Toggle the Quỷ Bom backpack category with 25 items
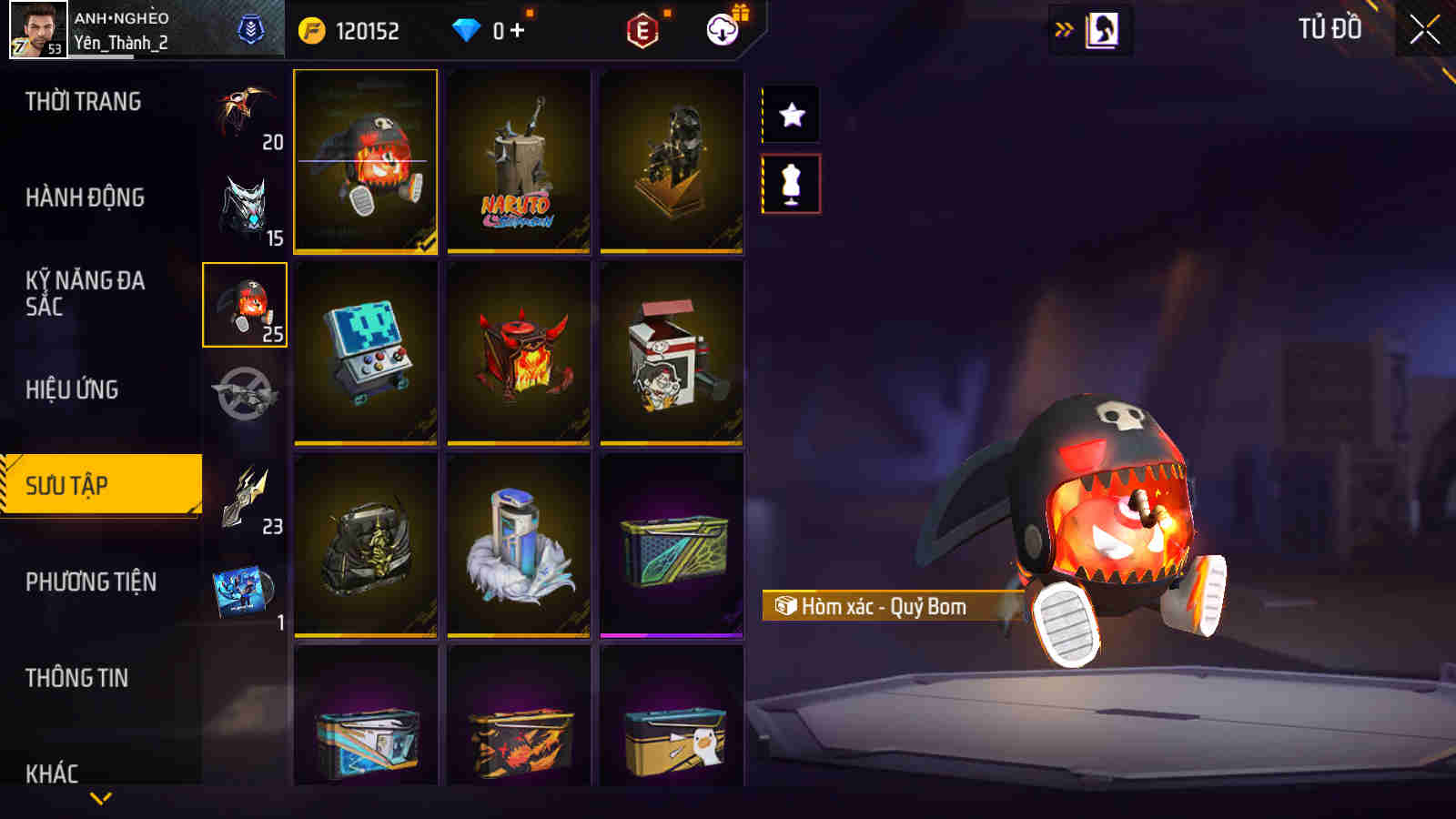The width and height of the screenshot is (1456, 819). 242,305
